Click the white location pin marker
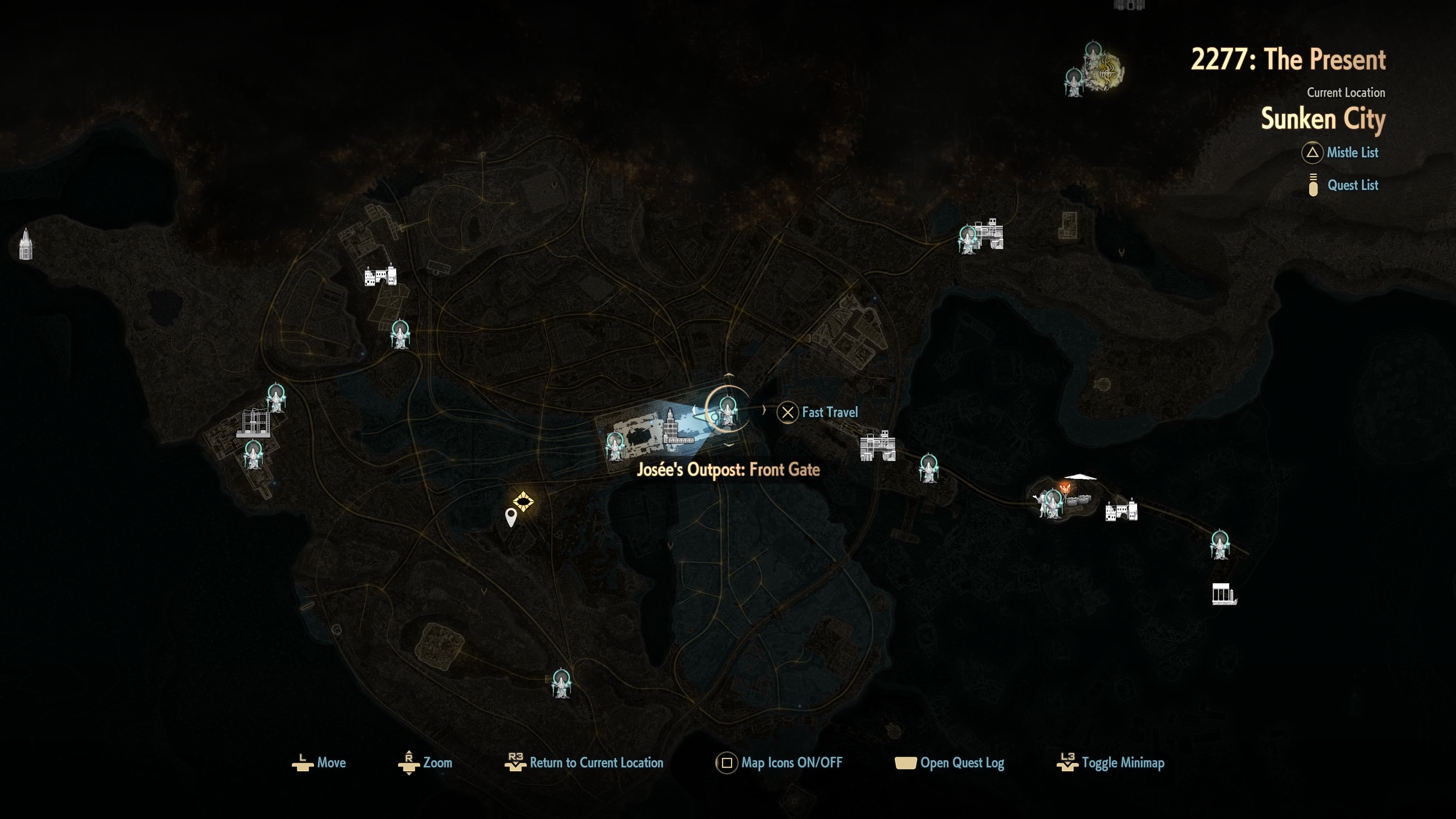The image size is (1456, 819). (510, 516)
